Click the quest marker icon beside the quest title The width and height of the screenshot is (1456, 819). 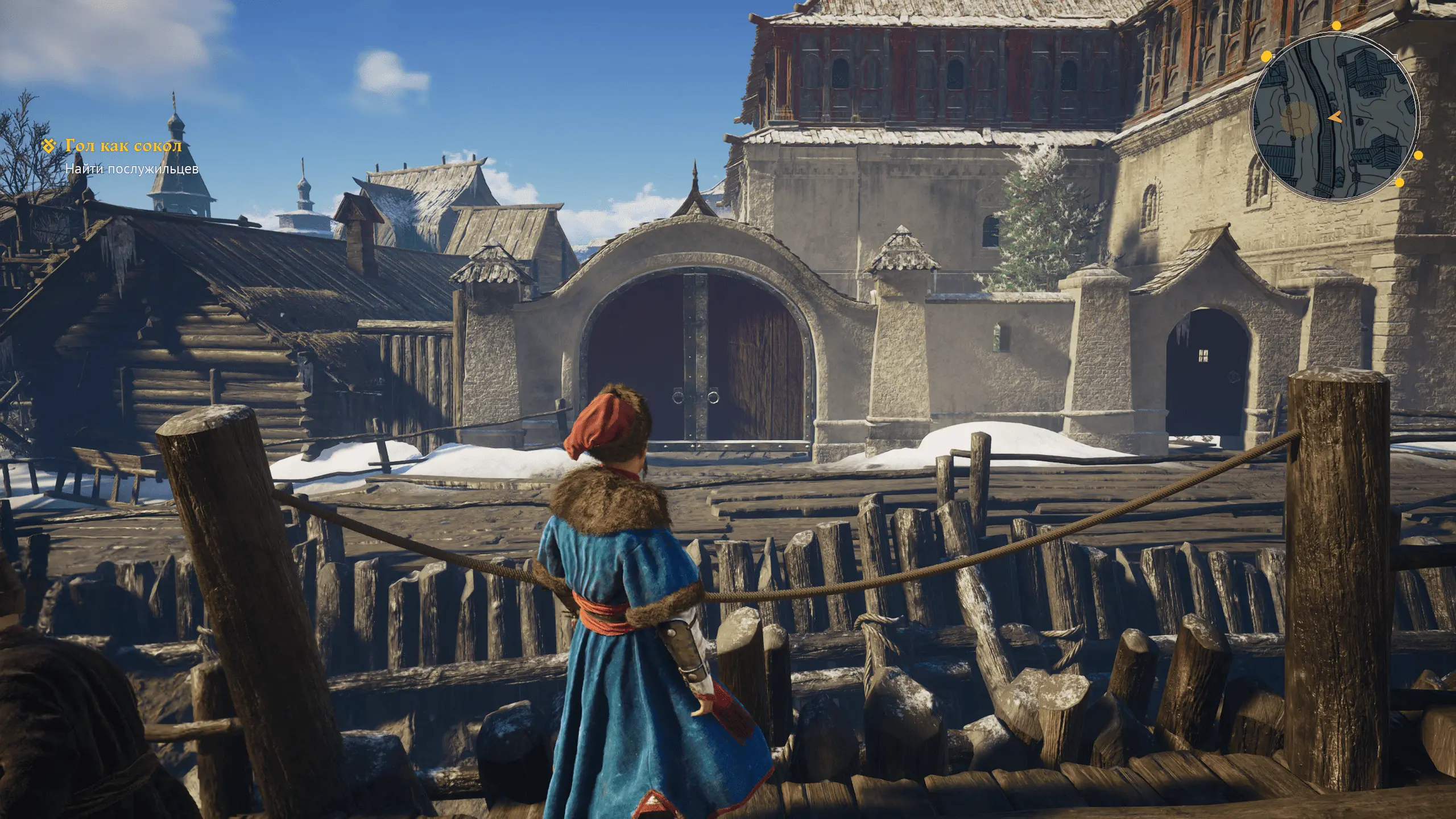click(x=50, y=146)
